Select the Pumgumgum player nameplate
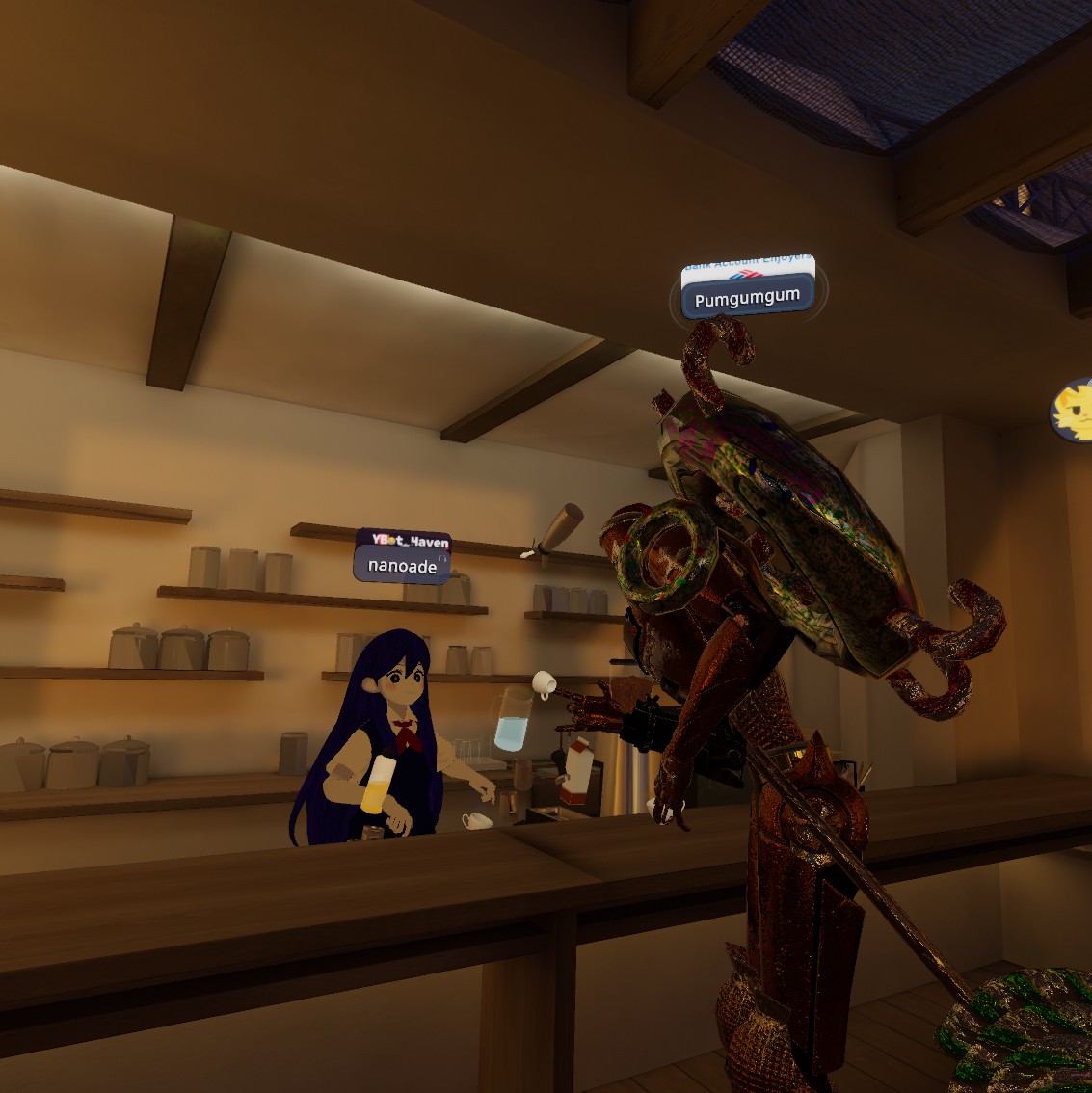The image size is (1092, 1093). coord(747,300)
